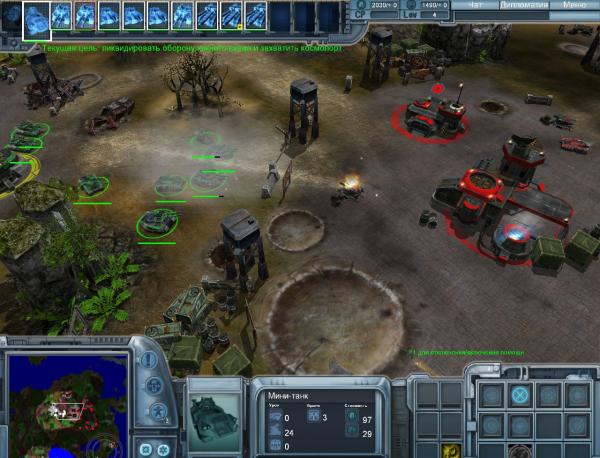Activate the highlighted crossed-circle command button

519,395
